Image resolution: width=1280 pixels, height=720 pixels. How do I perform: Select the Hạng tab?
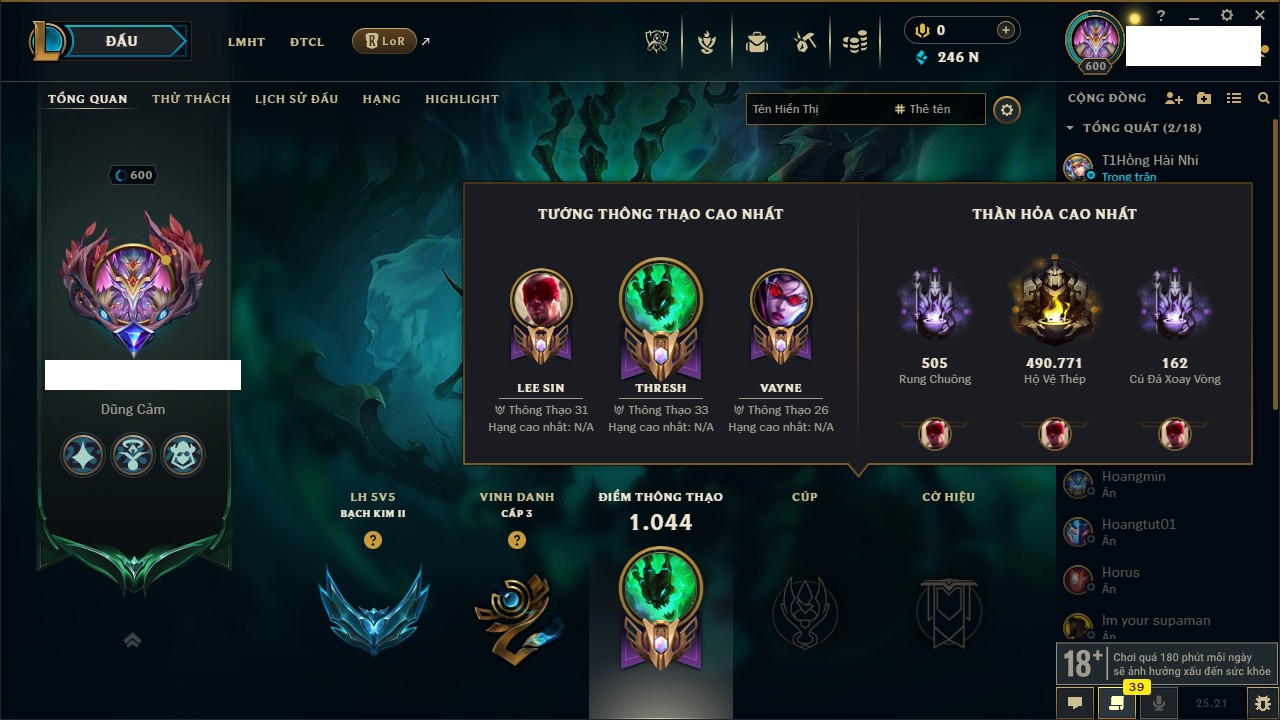(x=381, y=99)
